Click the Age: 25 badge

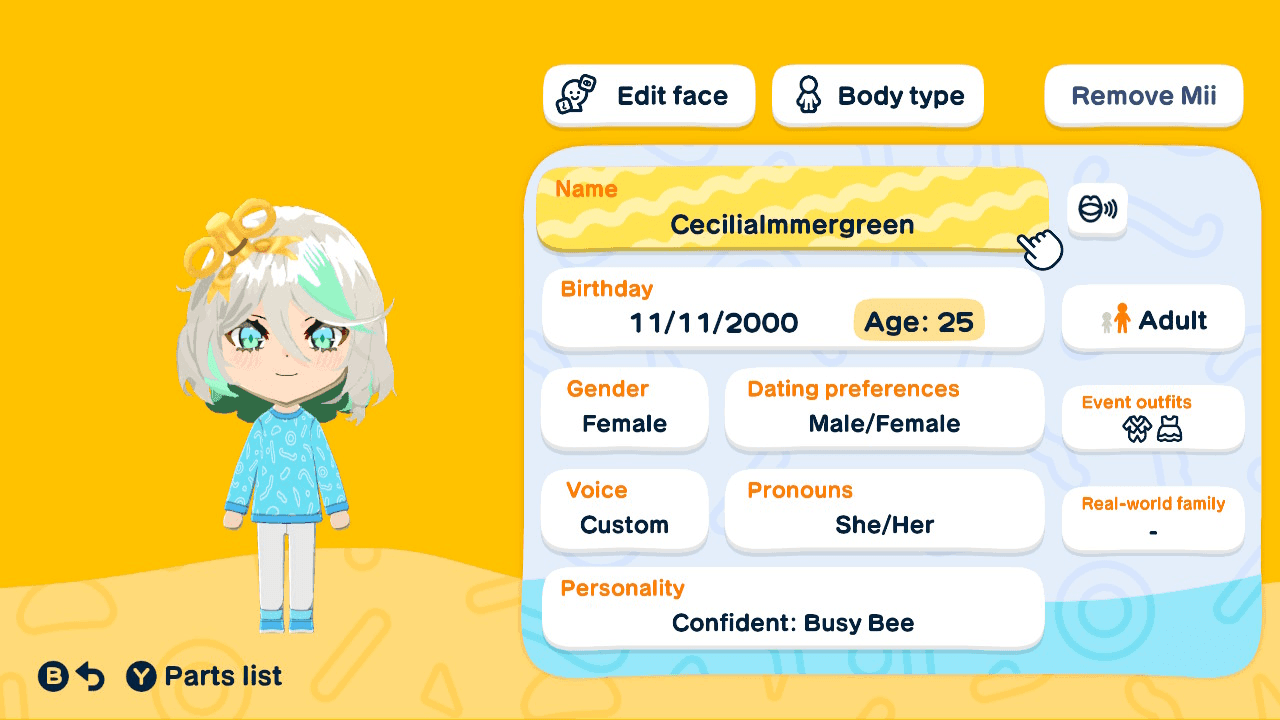[918, 321]
